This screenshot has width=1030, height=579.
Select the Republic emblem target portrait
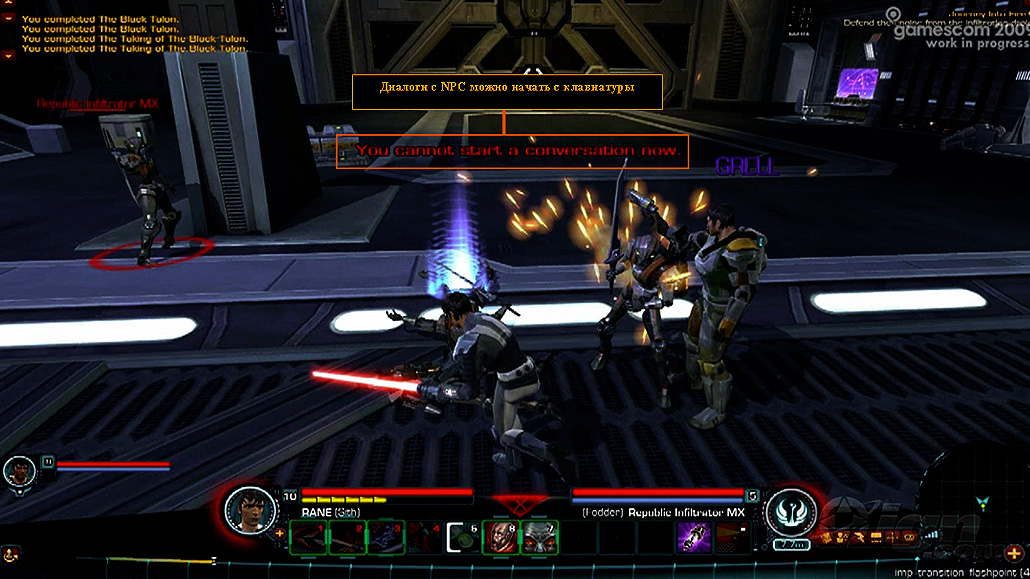point(789,510)
